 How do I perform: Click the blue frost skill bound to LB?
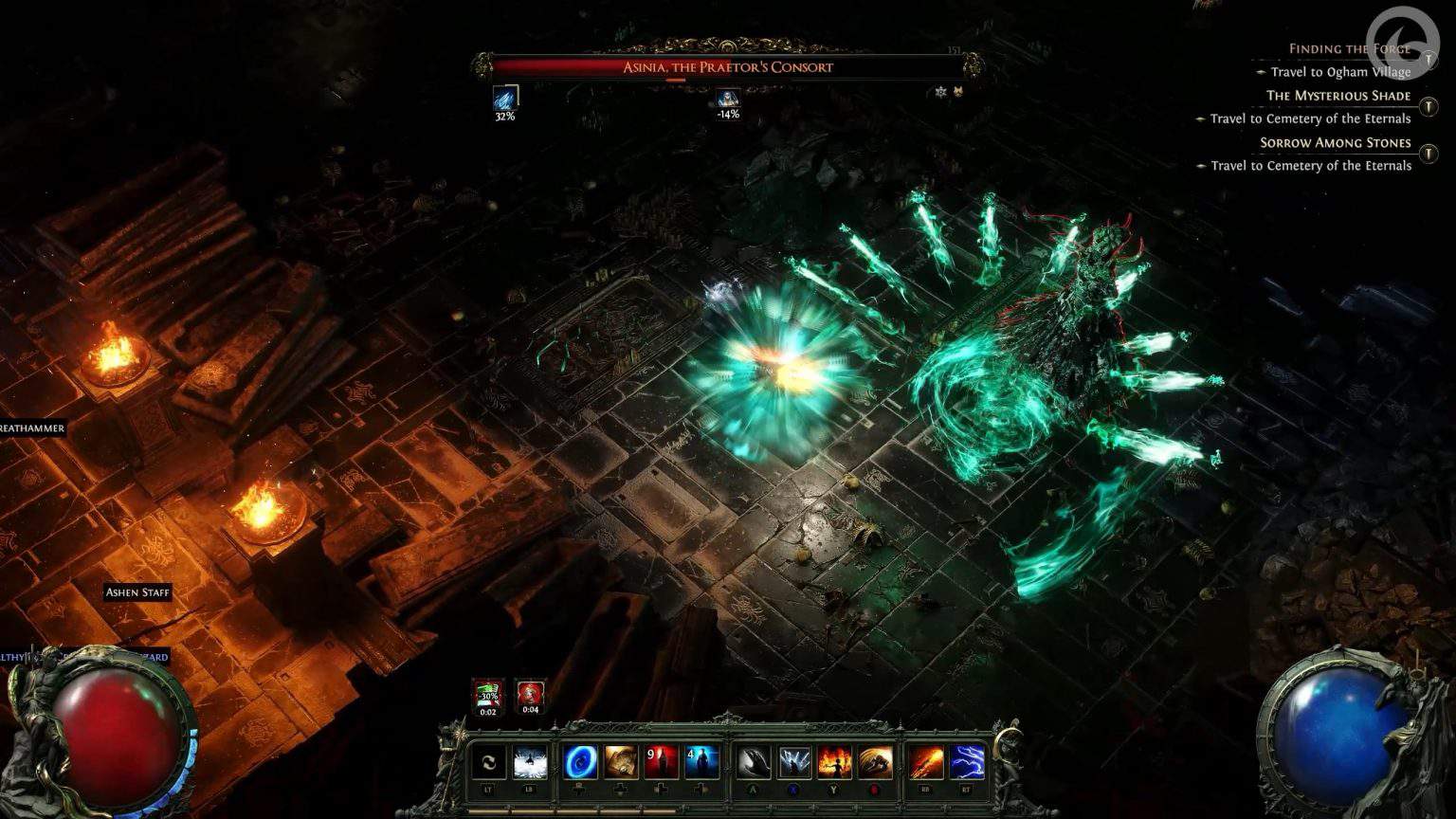(529, 763)
